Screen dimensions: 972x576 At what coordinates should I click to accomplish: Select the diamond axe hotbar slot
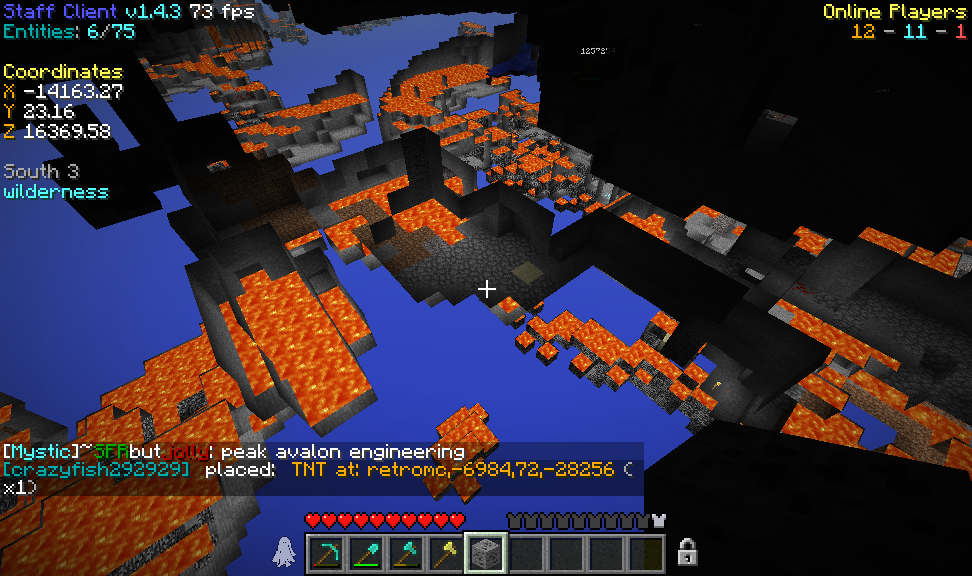(x=406, y=552)
